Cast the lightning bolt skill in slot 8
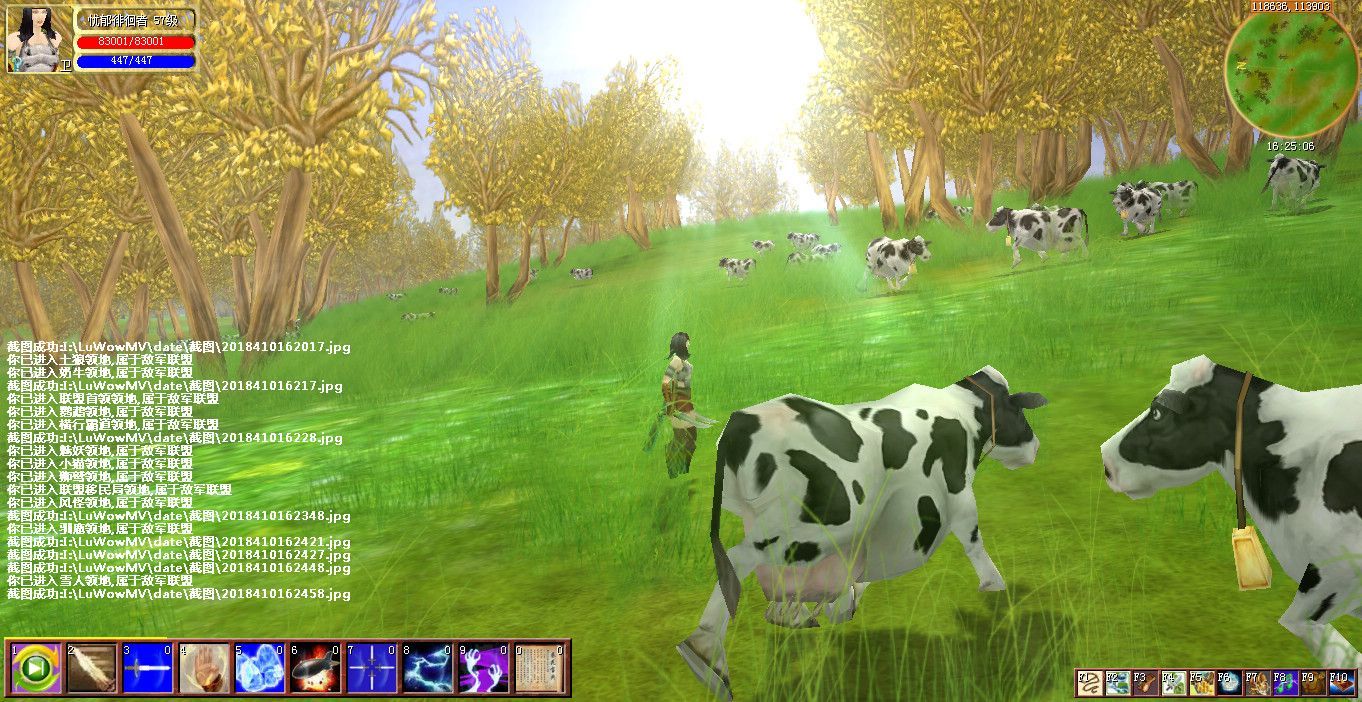This screenshot has height=702, width=1362. [428, 668]
